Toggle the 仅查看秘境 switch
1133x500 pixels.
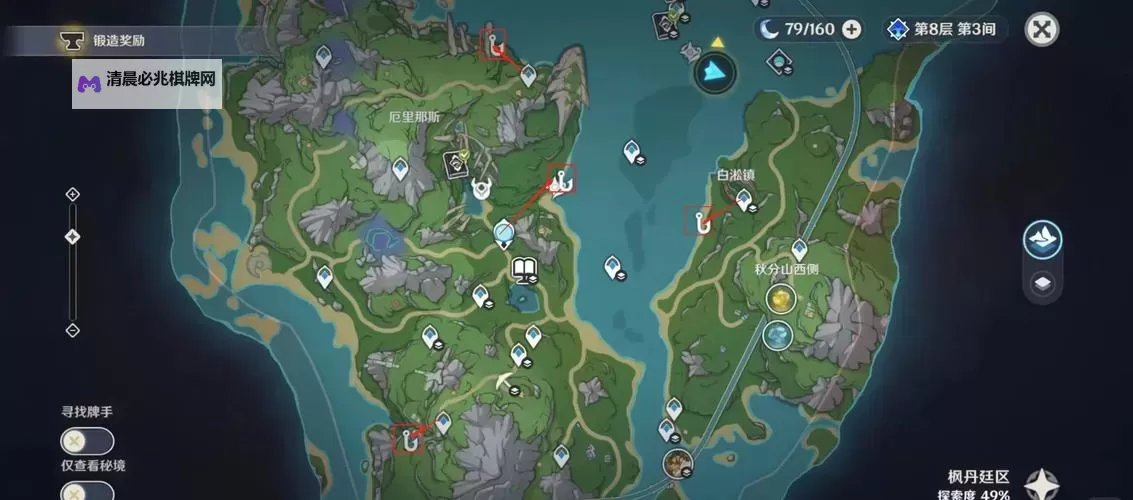pos(87,491)
